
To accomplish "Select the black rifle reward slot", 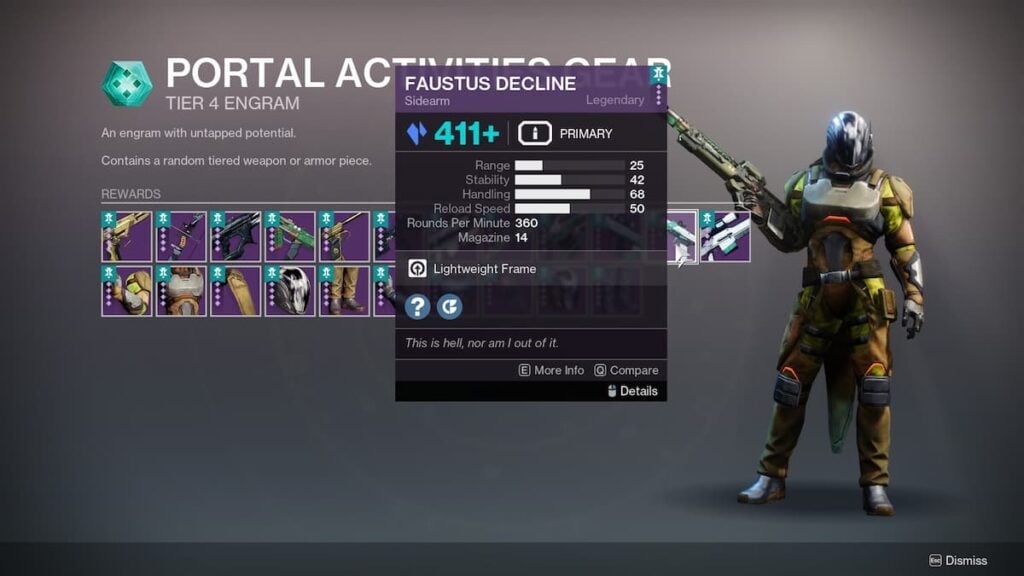I will (236, 237).
